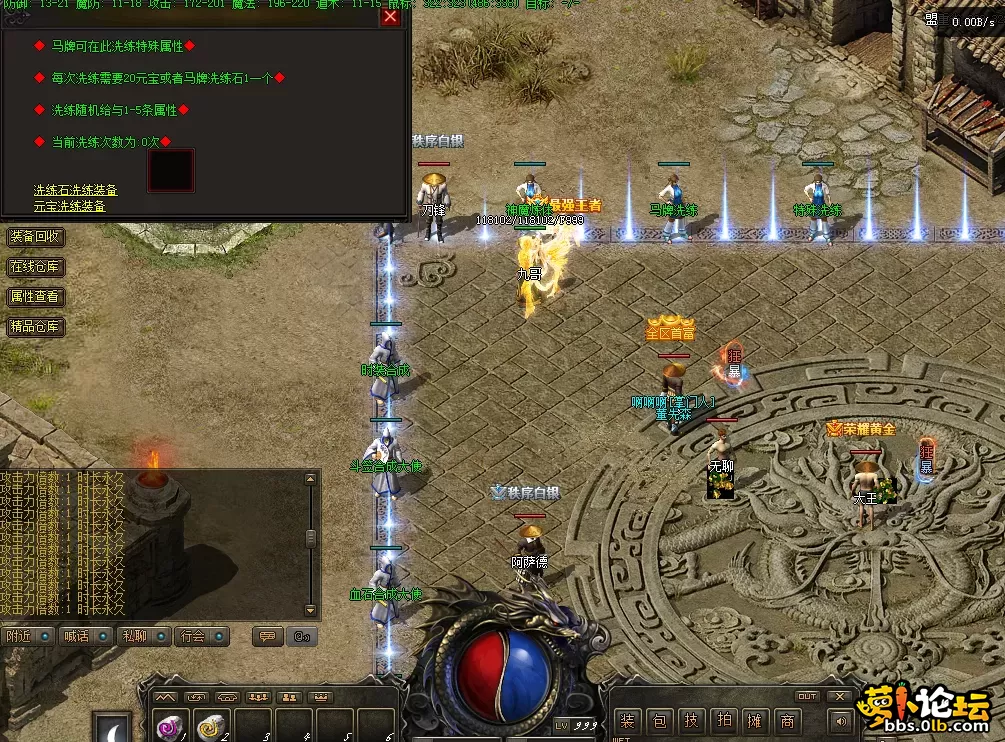The height and width of the screenshot is (742, 1005).
Task: Open the 装备回收 button
Action: tap(35, 237)
